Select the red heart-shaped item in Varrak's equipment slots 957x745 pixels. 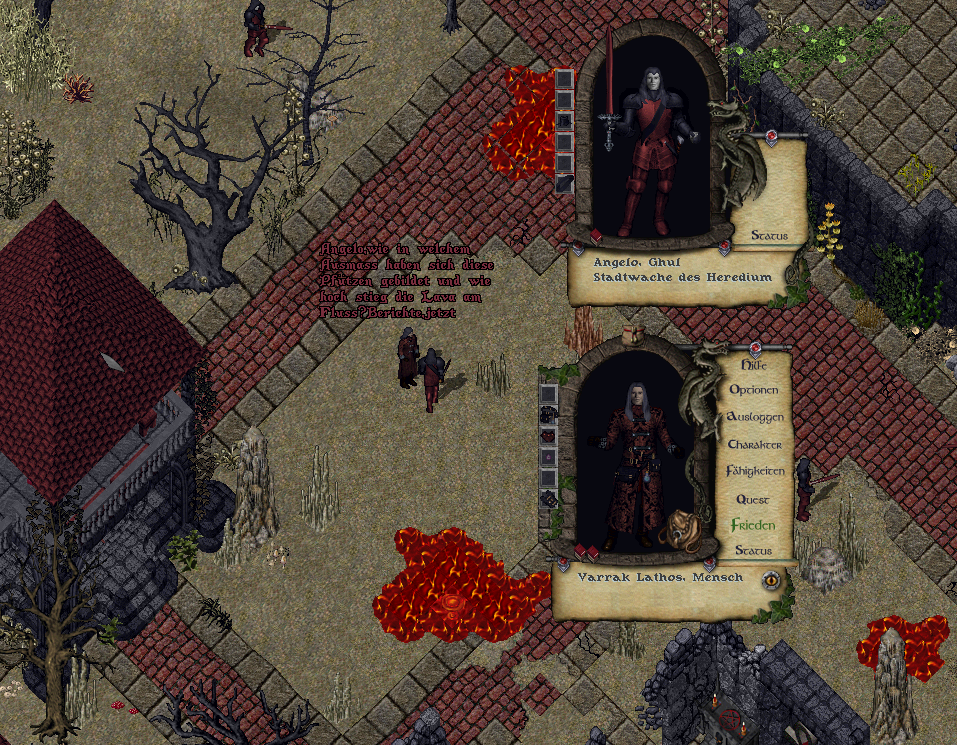point(548,436)
